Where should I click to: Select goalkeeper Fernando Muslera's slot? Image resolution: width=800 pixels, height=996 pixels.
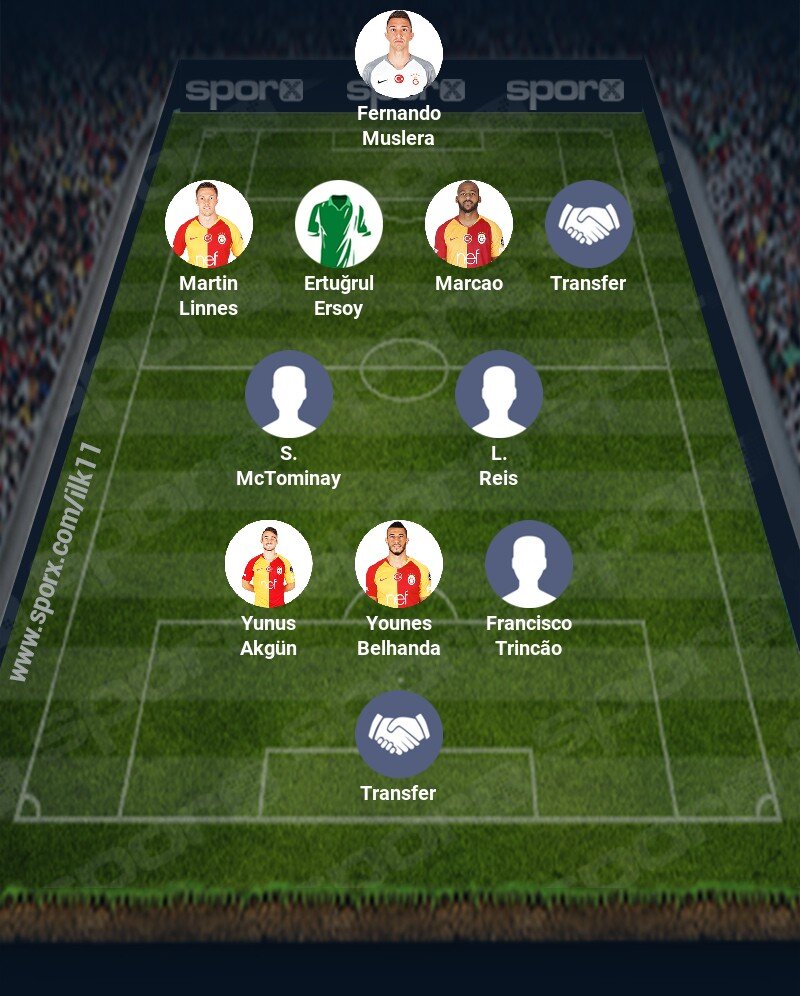tap(399, 54)
